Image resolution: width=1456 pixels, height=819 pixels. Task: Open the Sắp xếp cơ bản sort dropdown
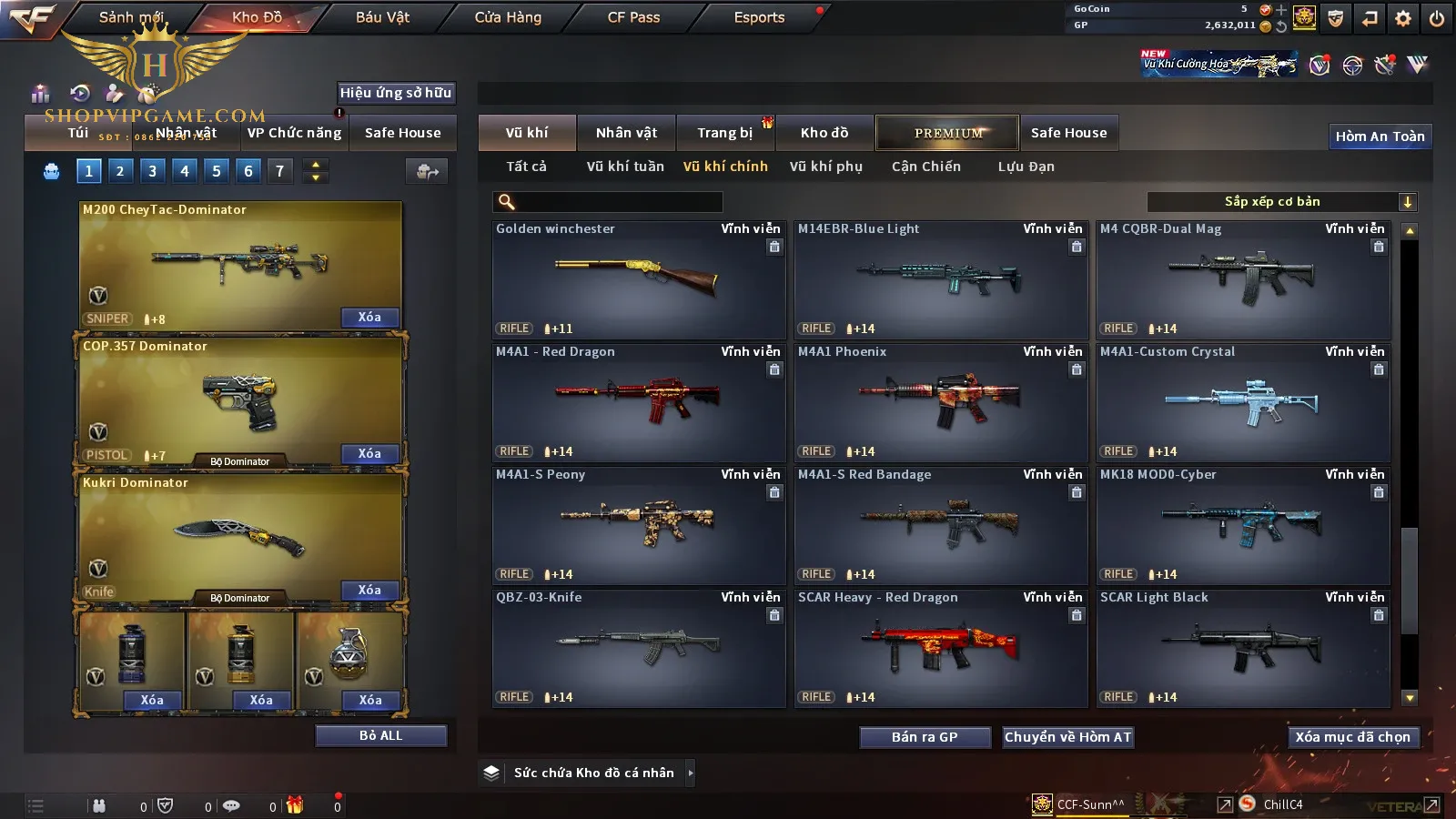(1281, 202)
